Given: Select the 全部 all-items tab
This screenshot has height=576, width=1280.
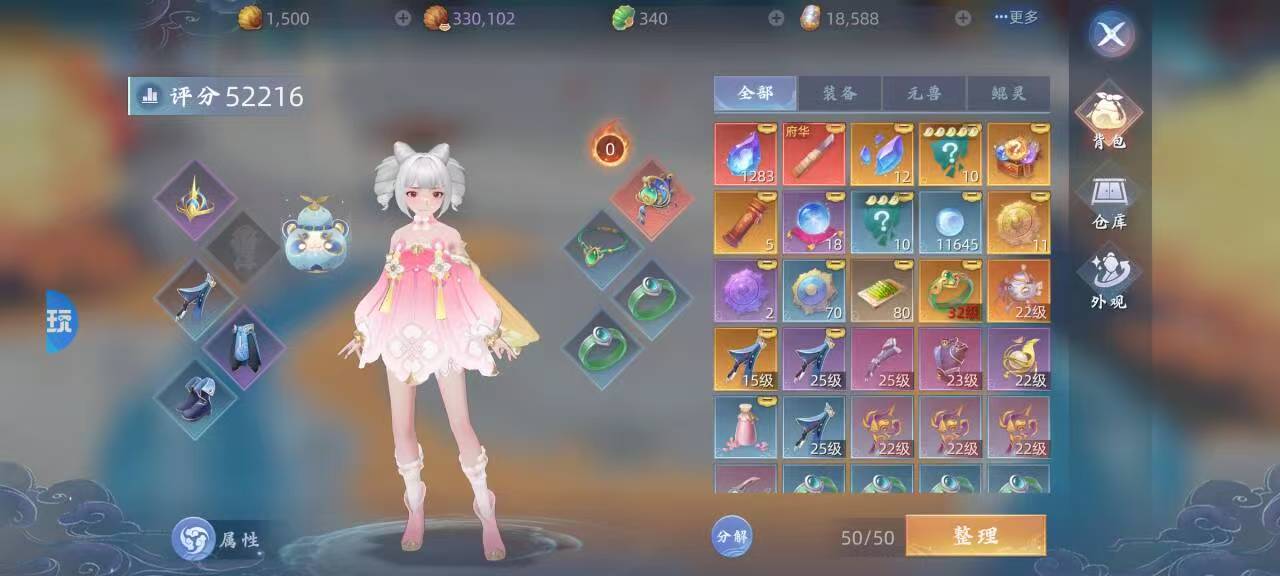Looking at the screenshot, I should (755, 93).
